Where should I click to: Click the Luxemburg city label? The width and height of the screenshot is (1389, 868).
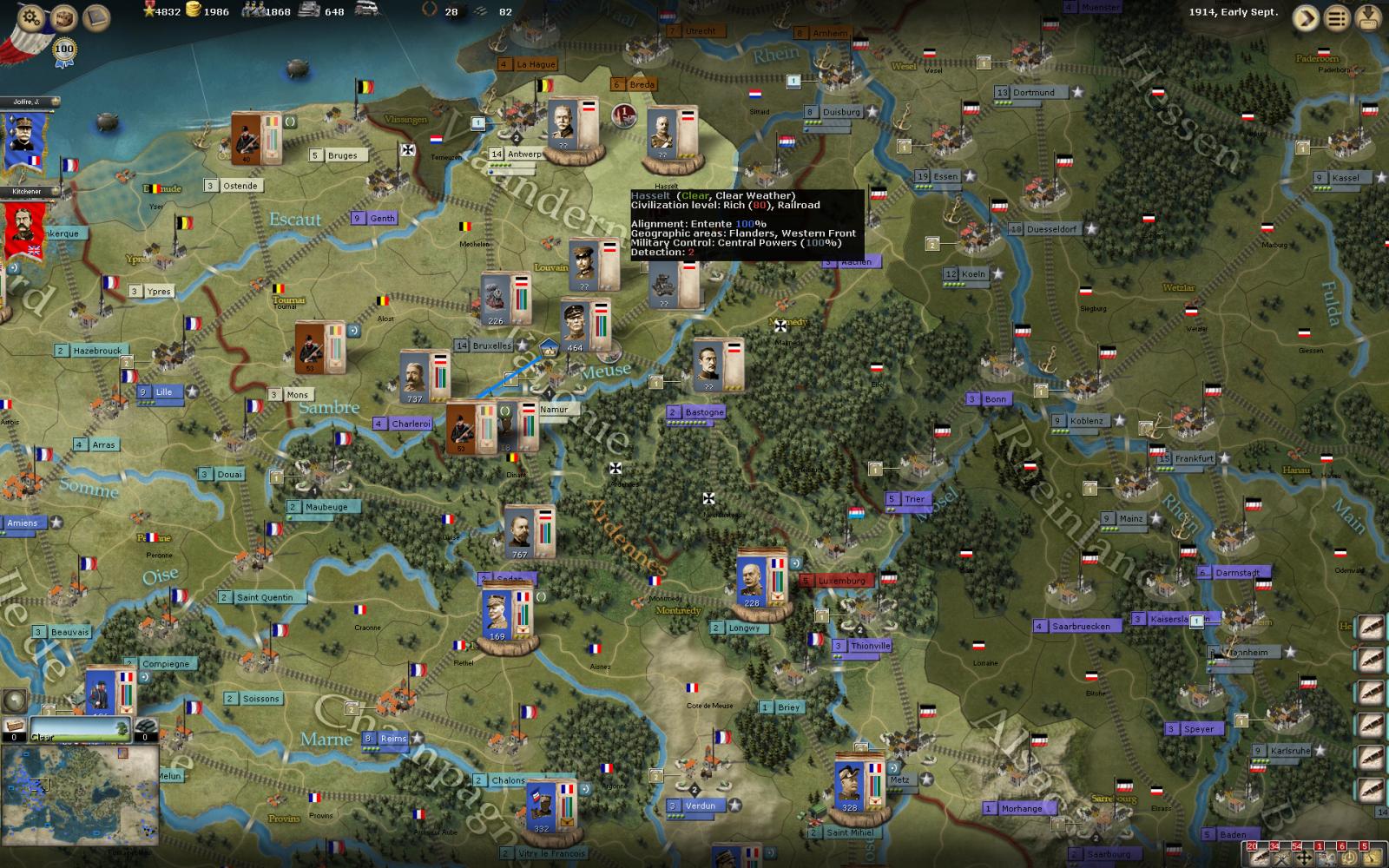839,580
